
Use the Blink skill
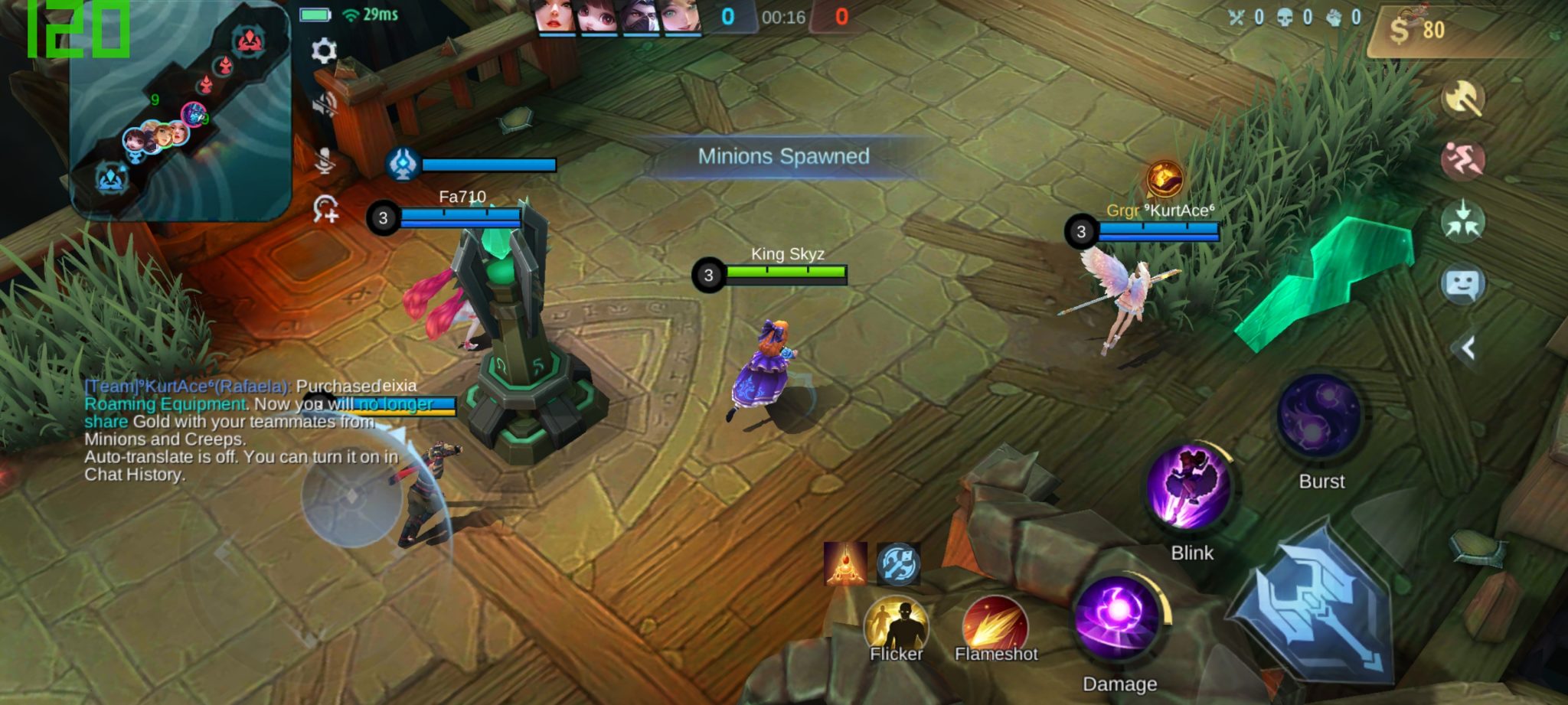[1191, 488]
